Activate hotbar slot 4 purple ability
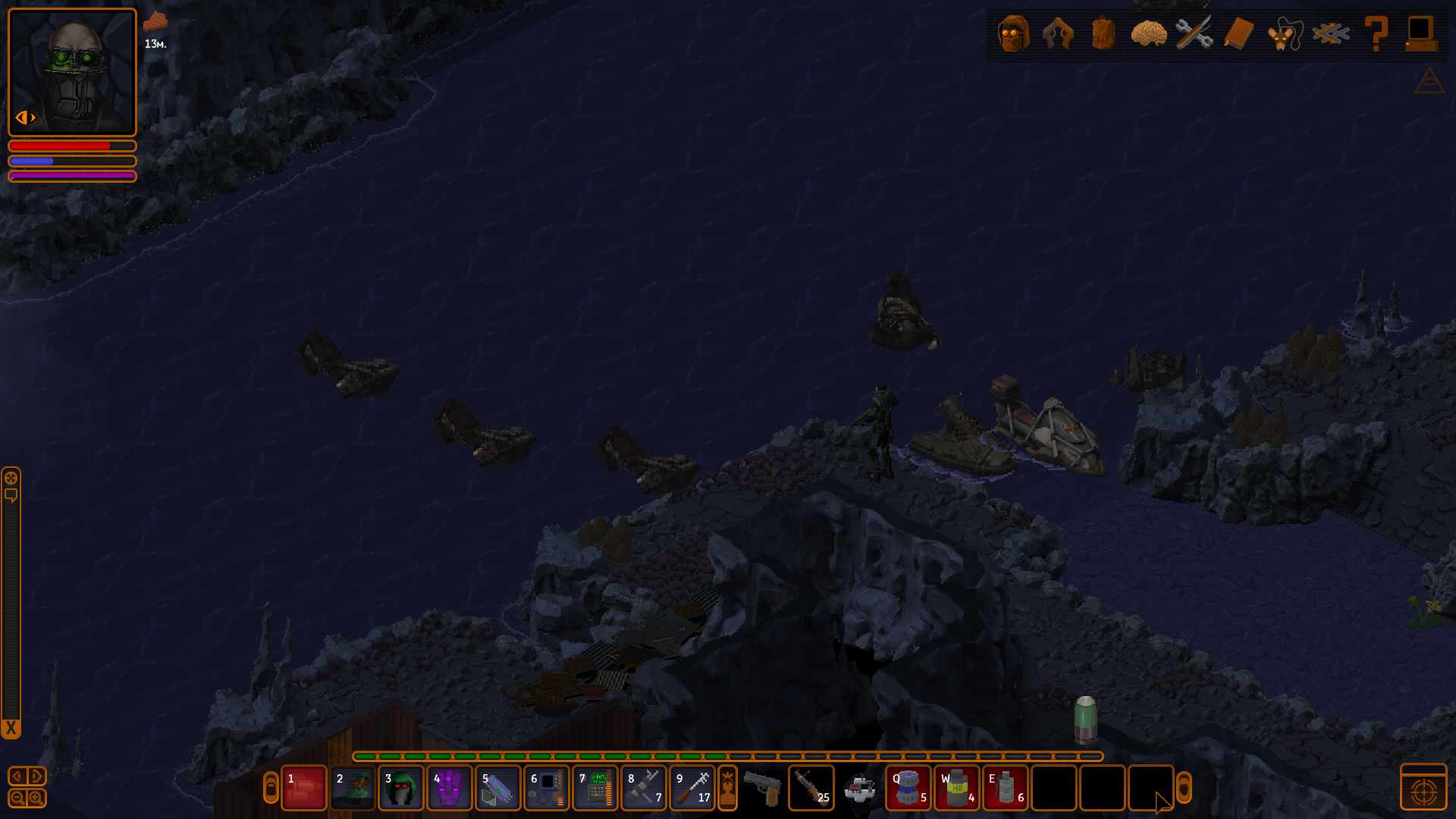 (x=449, y=789)
